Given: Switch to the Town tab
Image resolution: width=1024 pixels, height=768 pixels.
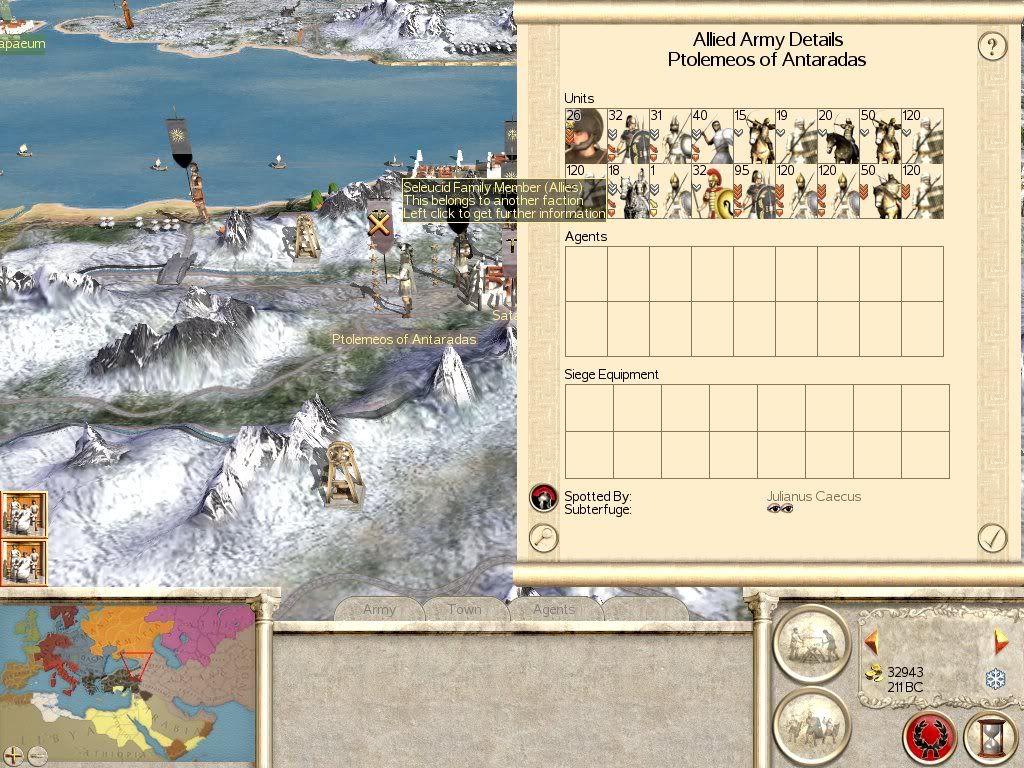Looking at the screenshot, I should (x=464, y=609).
